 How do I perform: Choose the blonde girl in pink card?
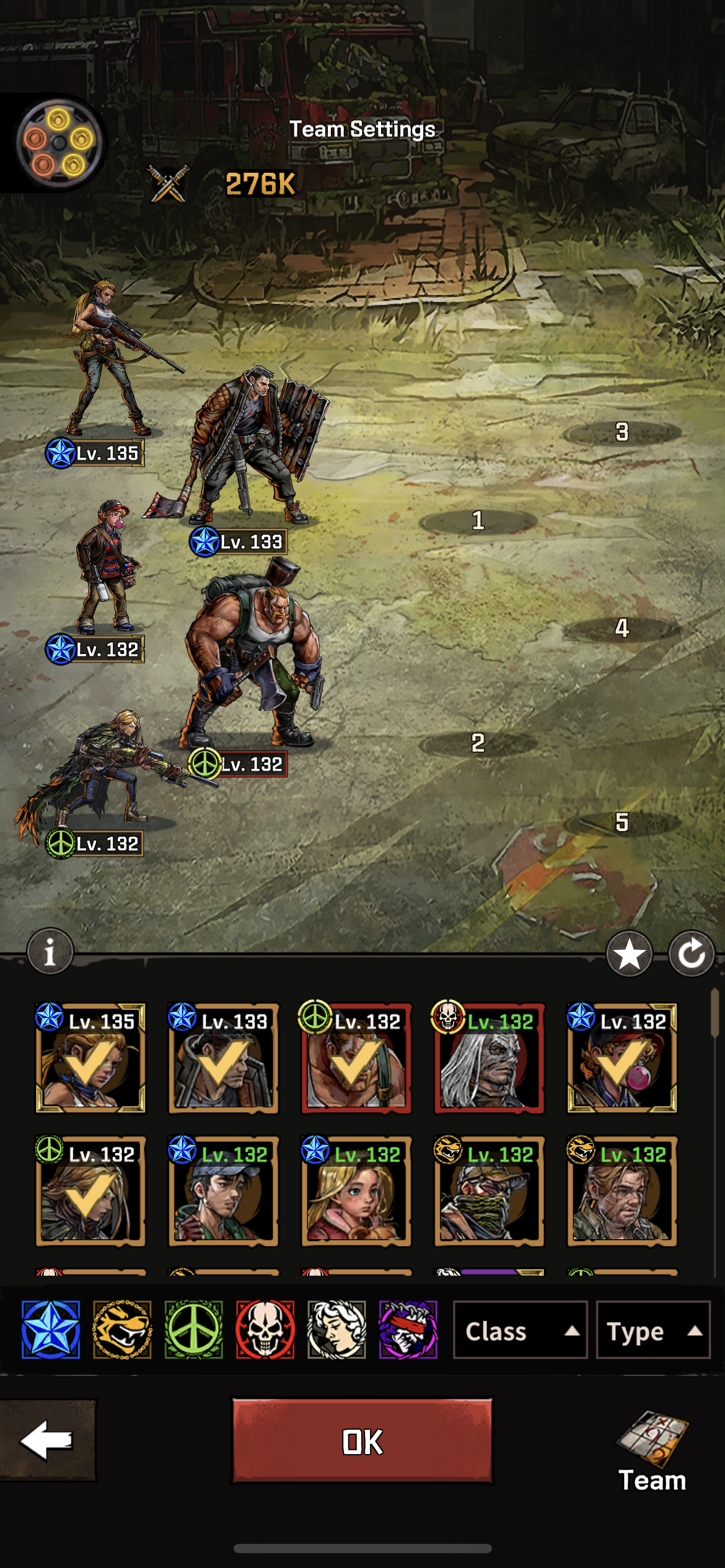[x=356, y=1191]
